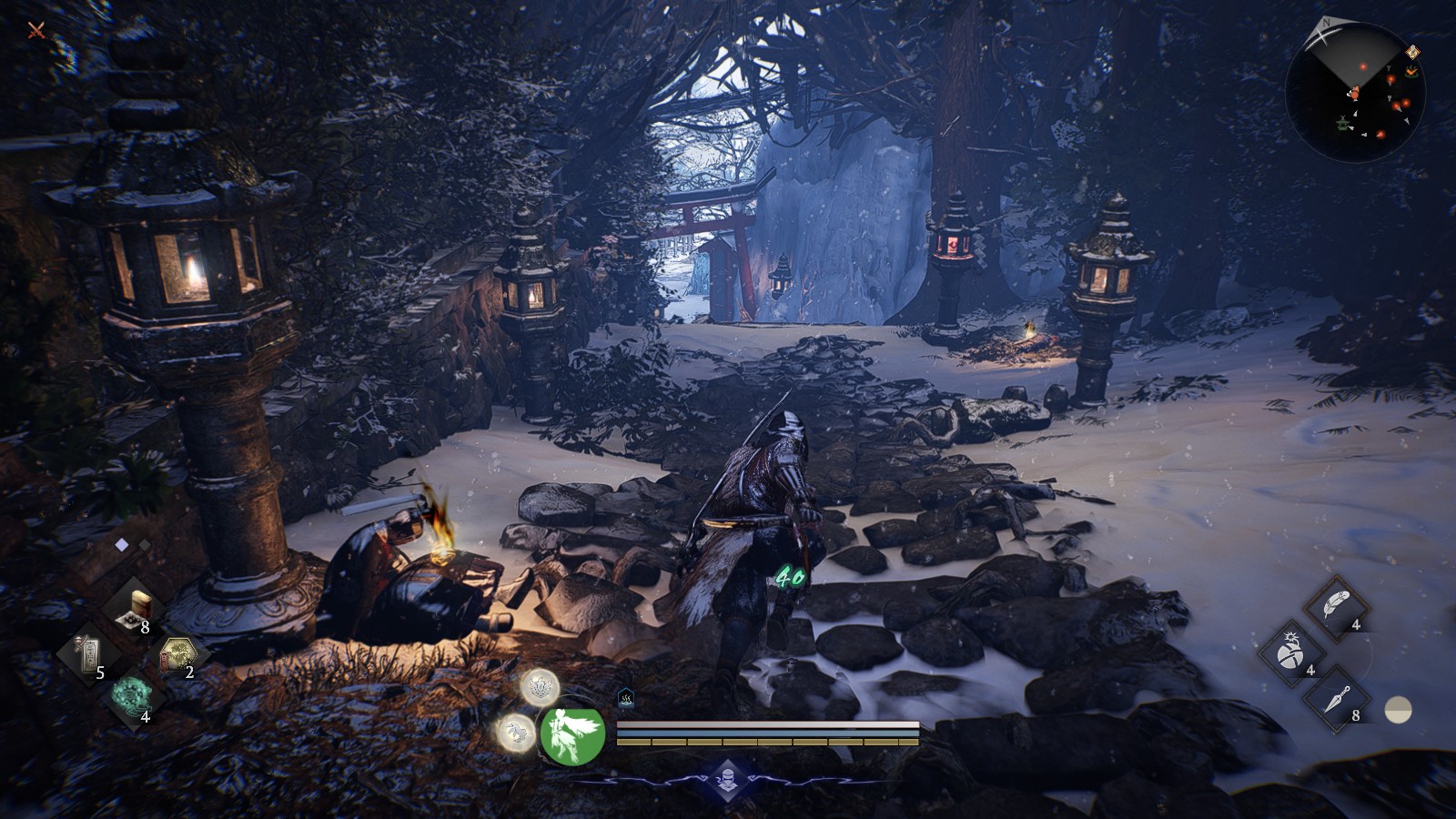The image size is (1456, 819).
Task: Select the lower glowing spirit skill orb
Action: coord(516,732)
